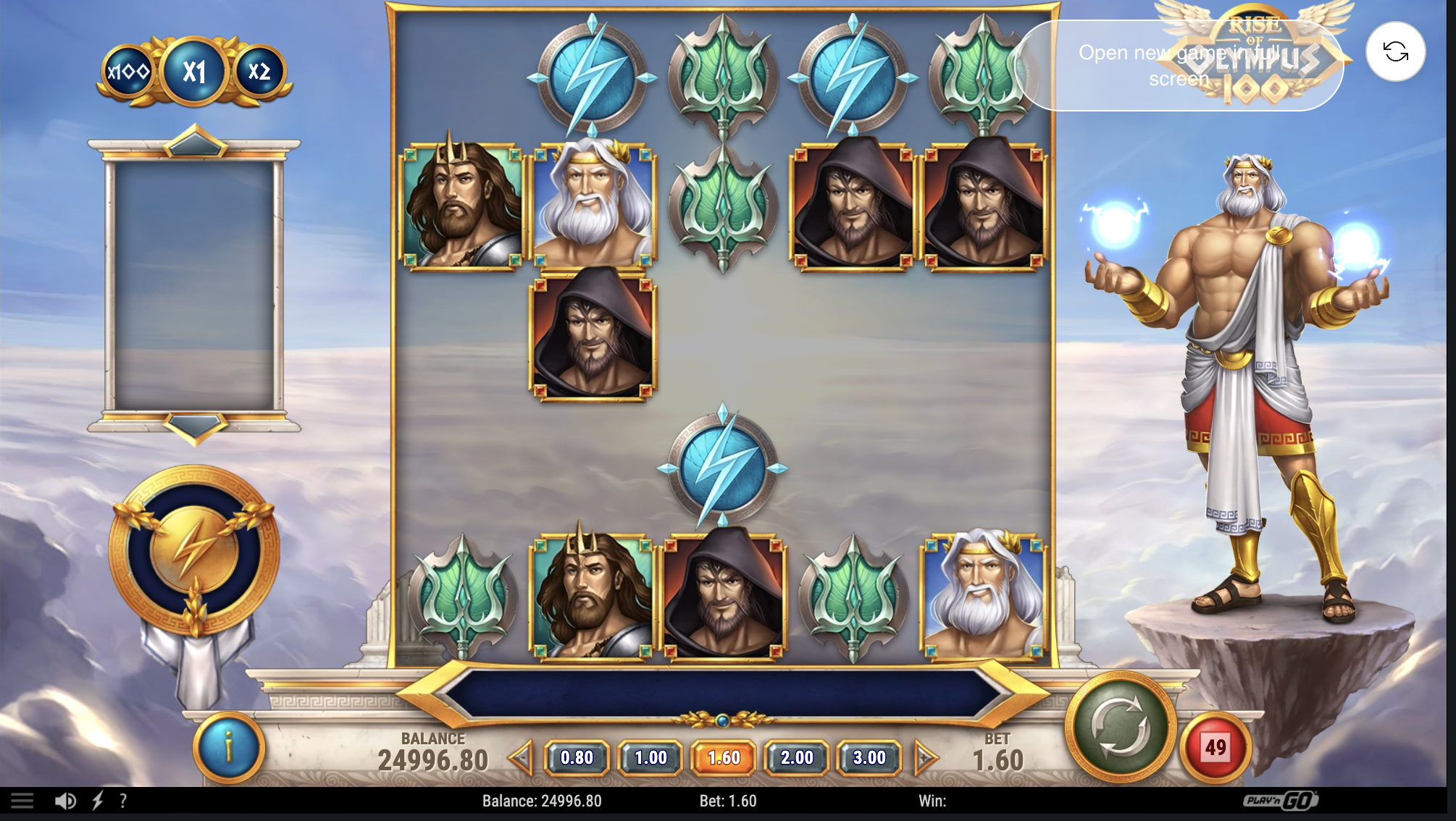Select the x2 multiplier medallion
1456x821 pixels.
[257, 71]
